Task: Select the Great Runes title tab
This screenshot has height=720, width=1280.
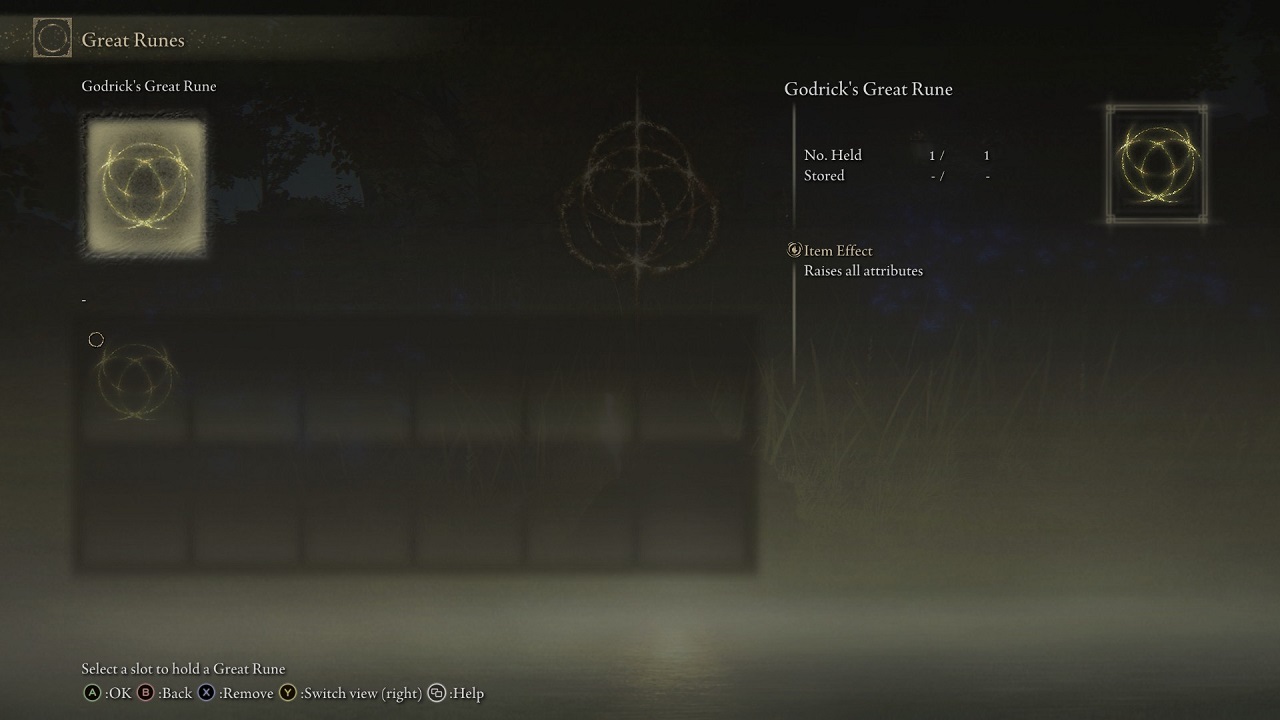Action: (x=134, y=40)
